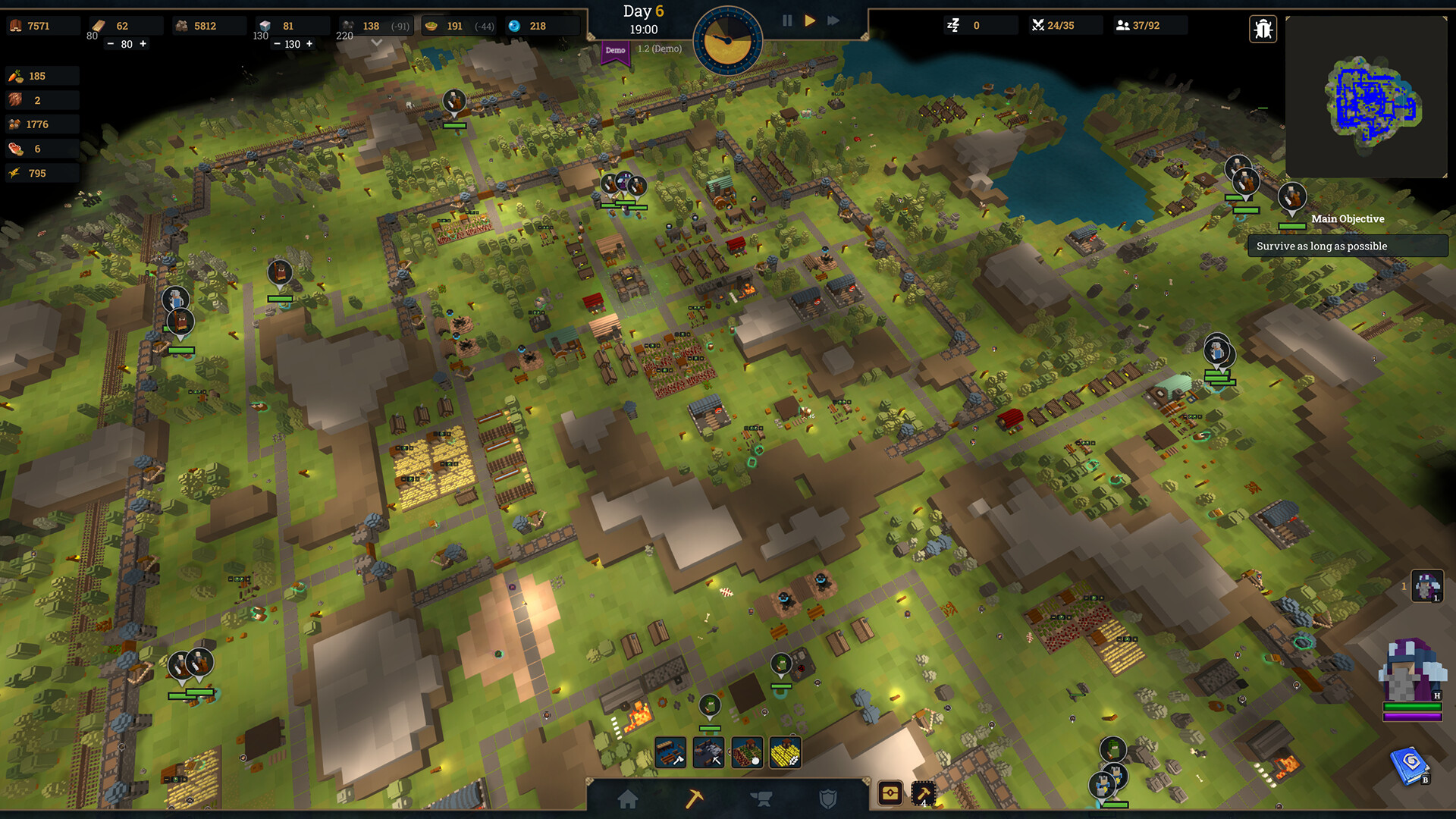
Task: Resume normal play speed
Action: tap(810, 20)
